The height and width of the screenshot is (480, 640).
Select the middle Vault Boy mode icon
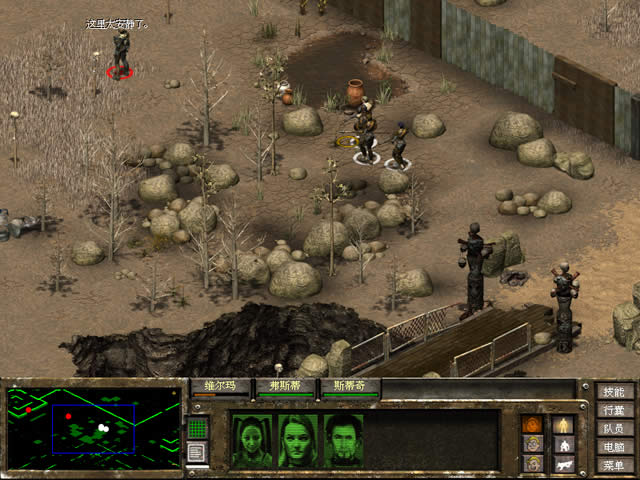click(534, 443)
